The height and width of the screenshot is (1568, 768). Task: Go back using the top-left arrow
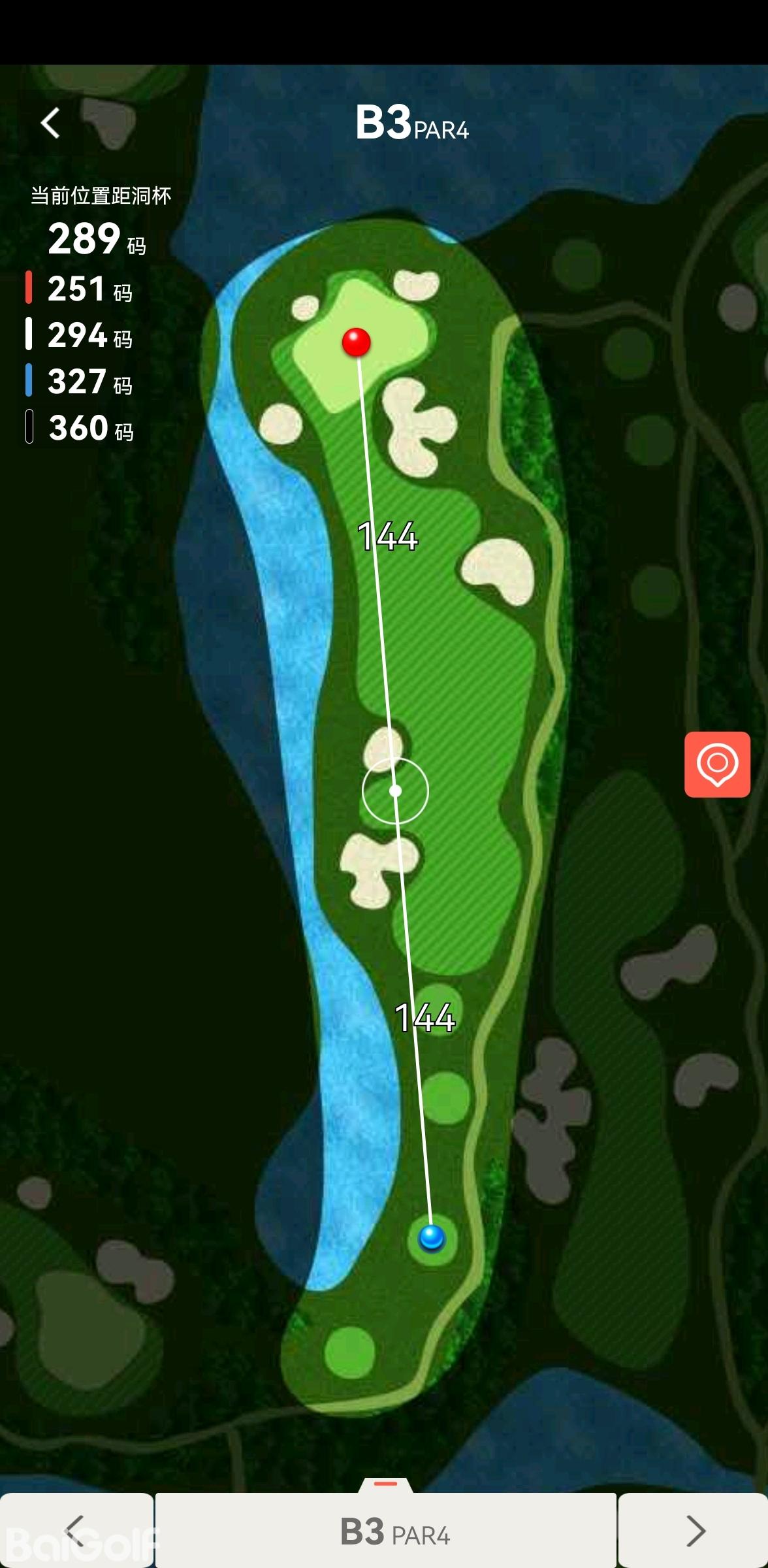(51, 123)
